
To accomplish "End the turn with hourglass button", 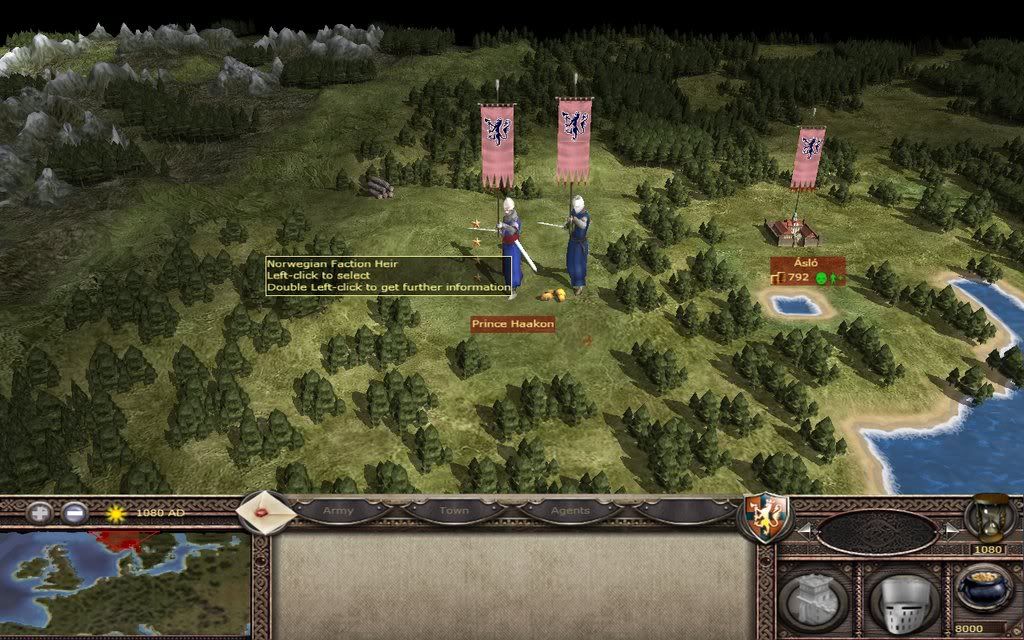I will [989, 517].
